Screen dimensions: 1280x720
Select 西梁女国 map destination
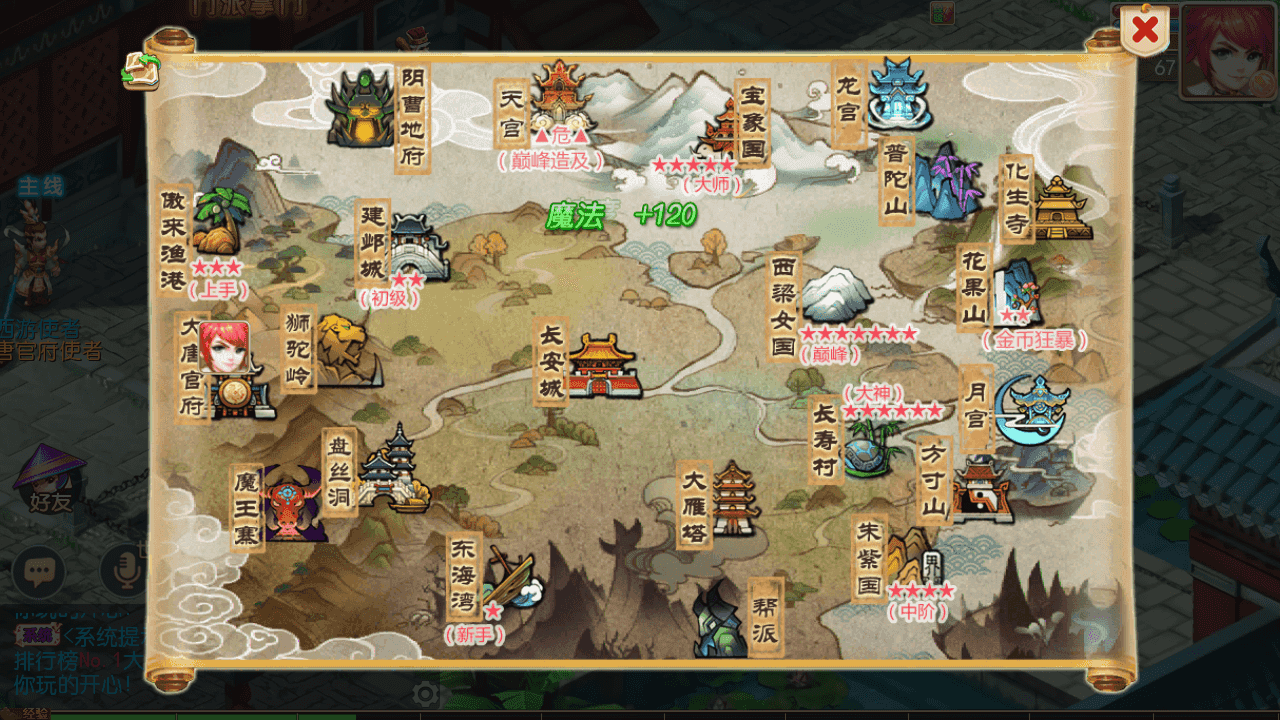(838, 297)
